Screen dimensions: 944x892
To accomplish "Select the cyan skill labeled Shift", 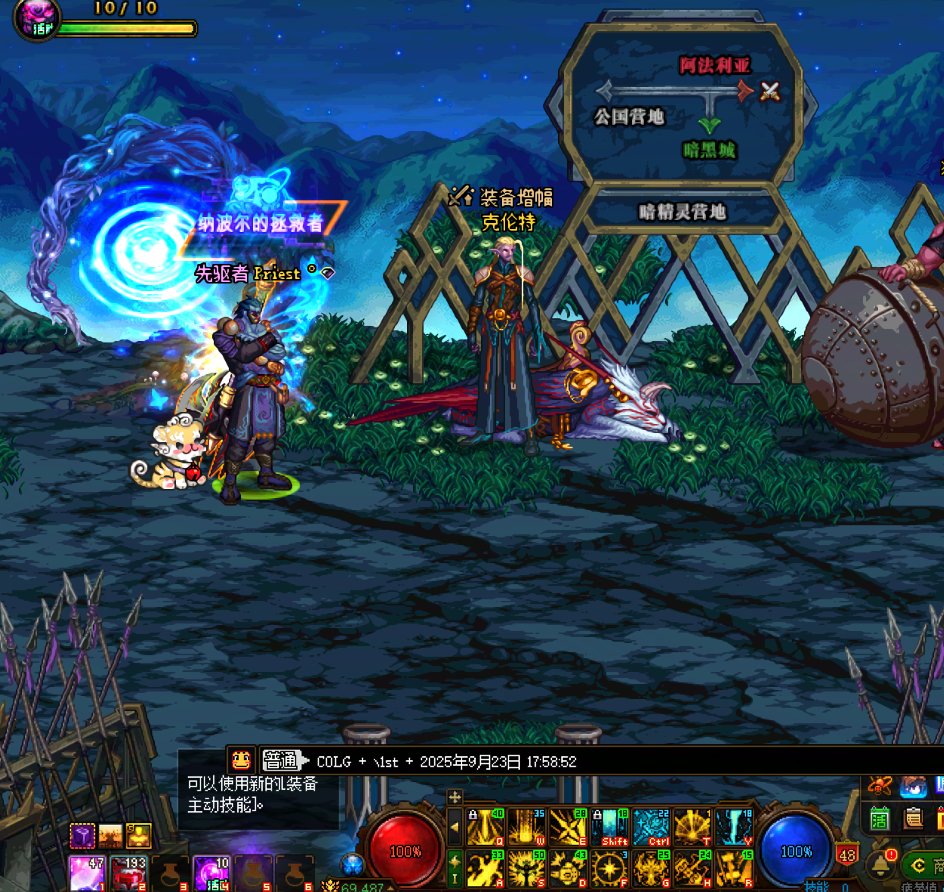I will [x=609, y=828].
